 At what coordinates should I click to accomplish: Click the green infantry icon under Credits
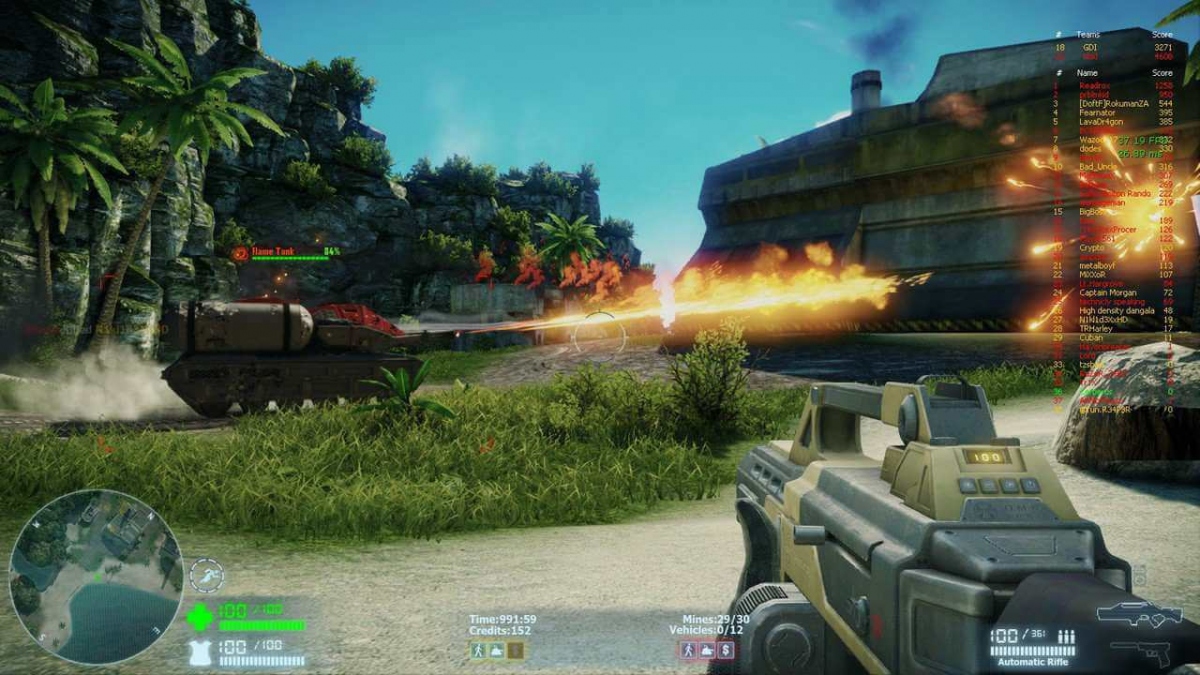click(479, 650)
